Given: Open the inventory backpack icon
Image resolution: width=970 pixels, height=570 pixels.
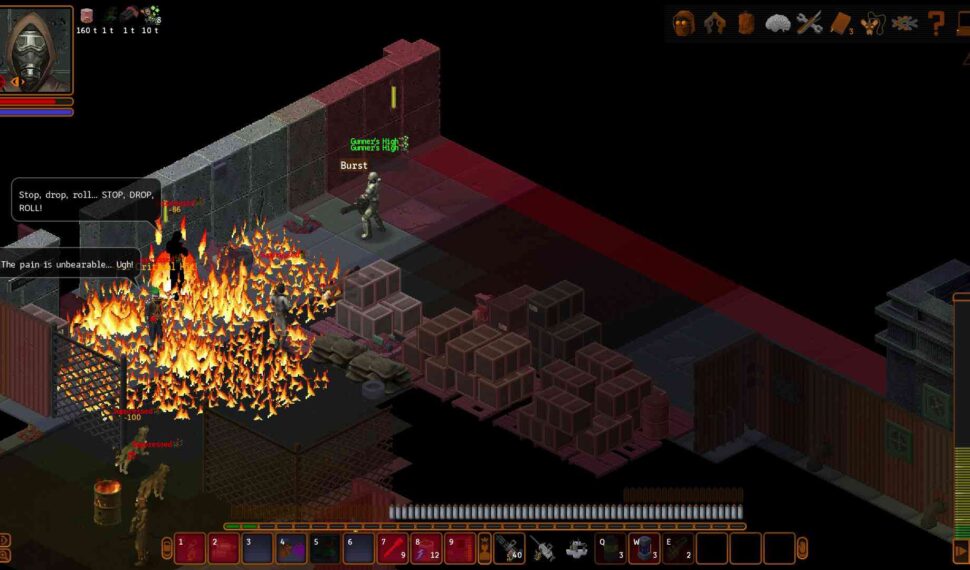Looking at the screenshot, I should tap(746, 23).
